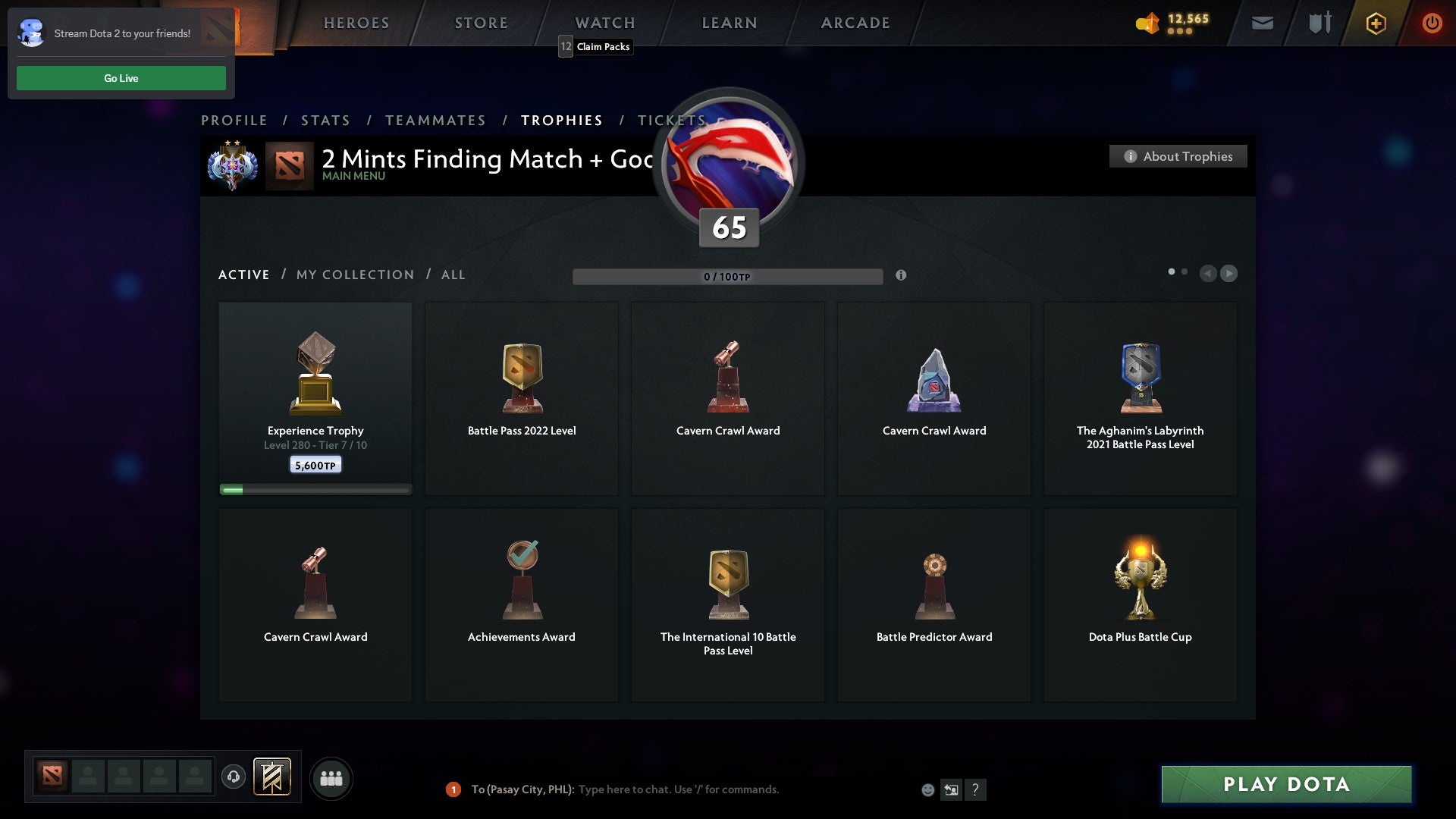Select the second page dot above trophy grid
This screenshot has height=819, width=1456.
pyautogui.click(x=1185, y=270)
